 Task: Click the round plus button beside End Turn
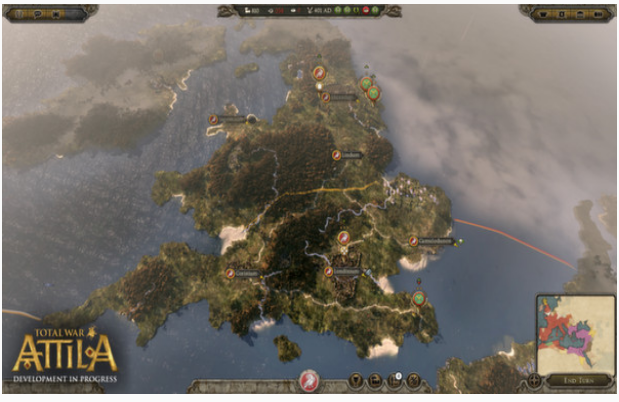click(534, 381)
